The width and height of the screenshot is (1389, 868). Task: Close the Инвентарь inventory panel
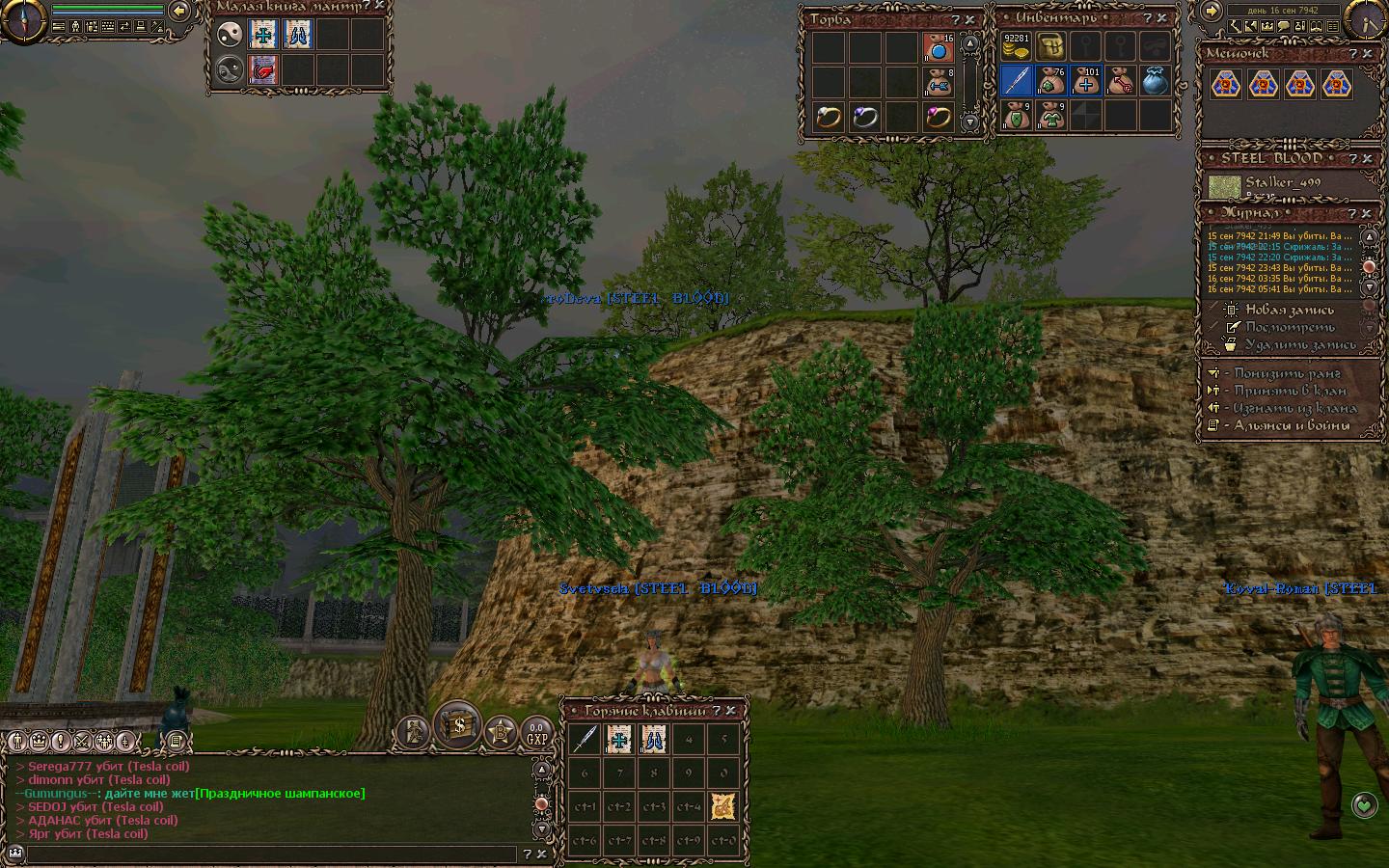point(1163,18)
